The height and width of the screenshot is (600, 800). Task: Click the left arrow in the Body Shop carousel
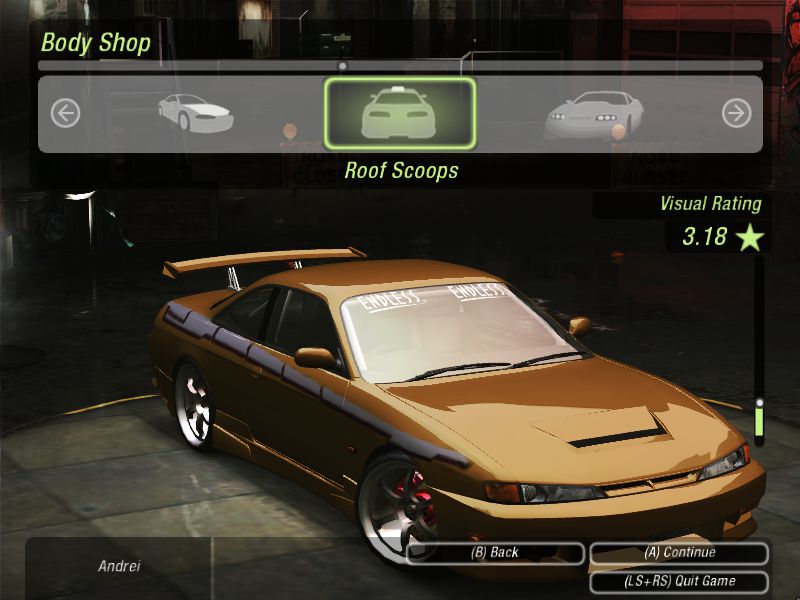pos(65,114)
